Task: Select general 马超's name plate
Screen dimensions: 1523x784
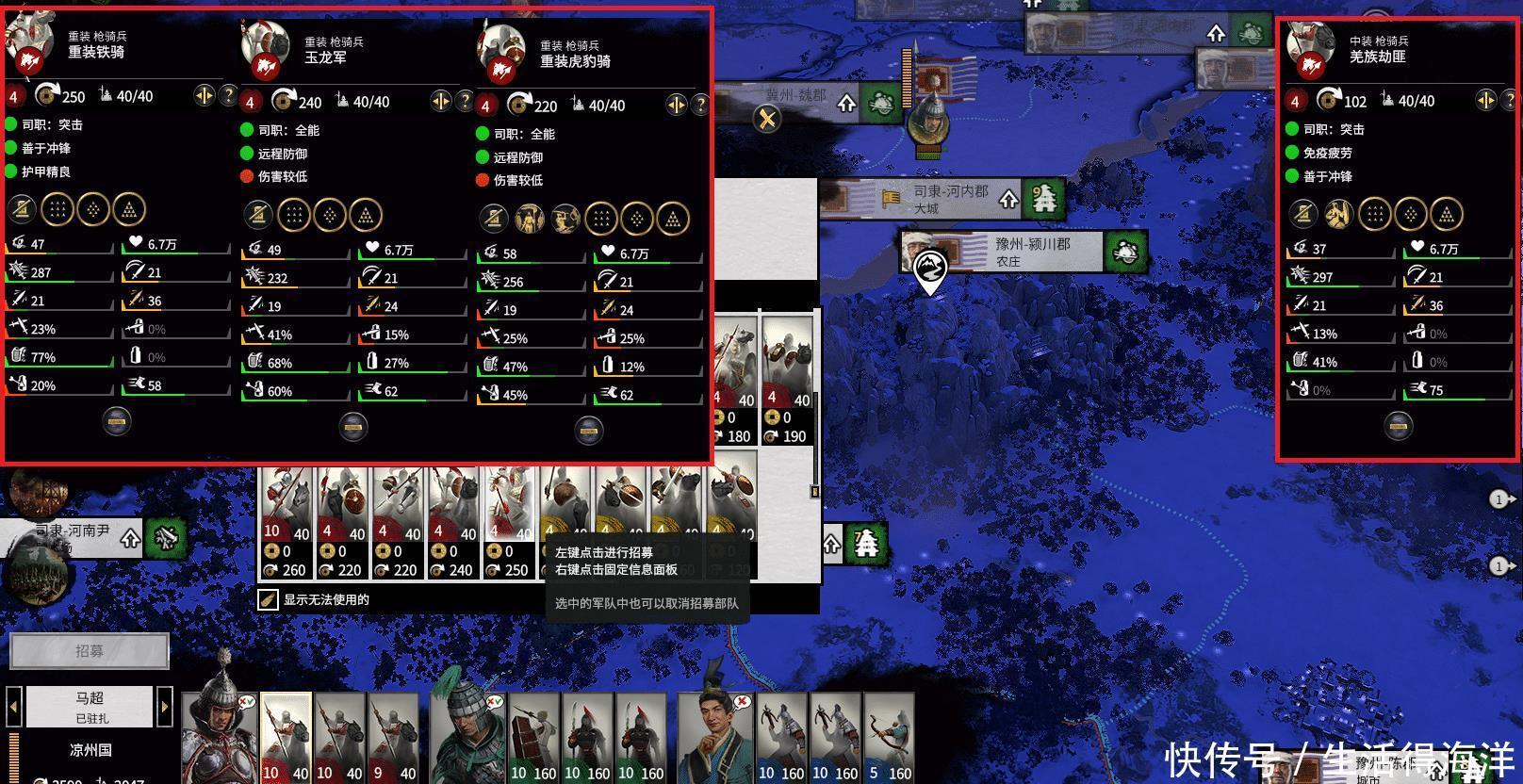Action: [x=90, y=706]
